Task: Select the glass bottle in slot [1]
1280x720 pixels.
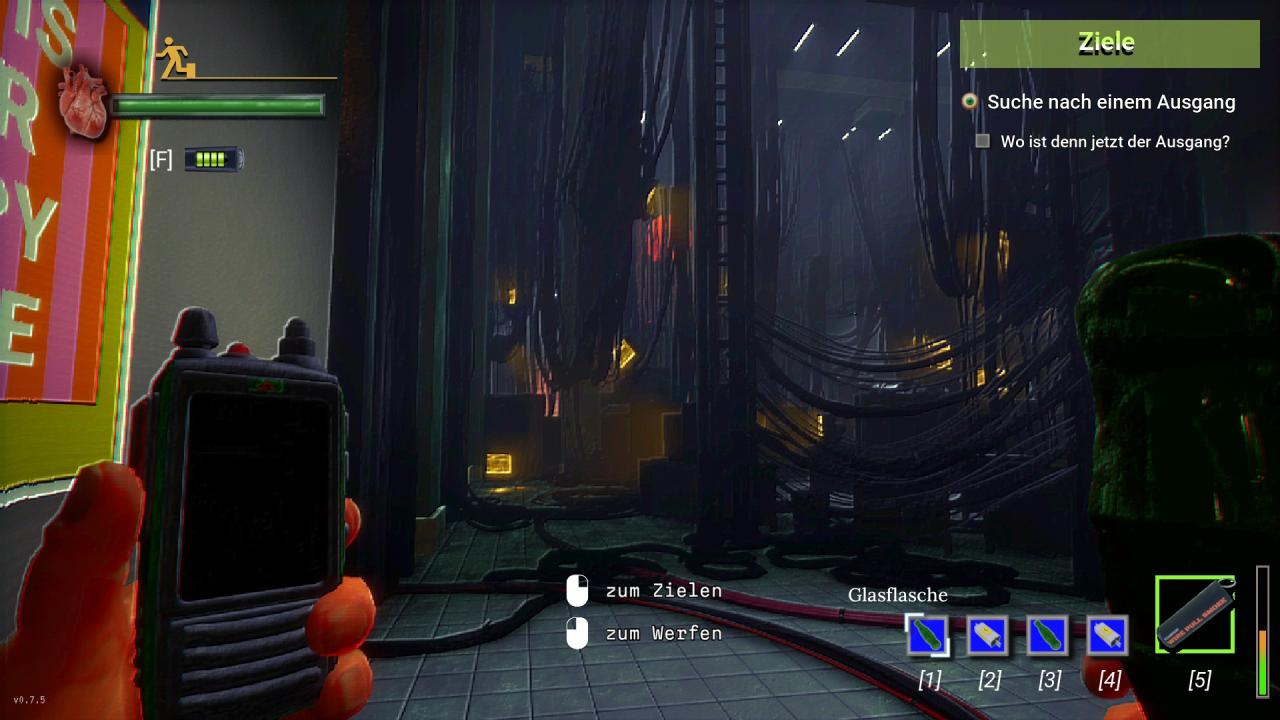Action: (x=927, y=635)
